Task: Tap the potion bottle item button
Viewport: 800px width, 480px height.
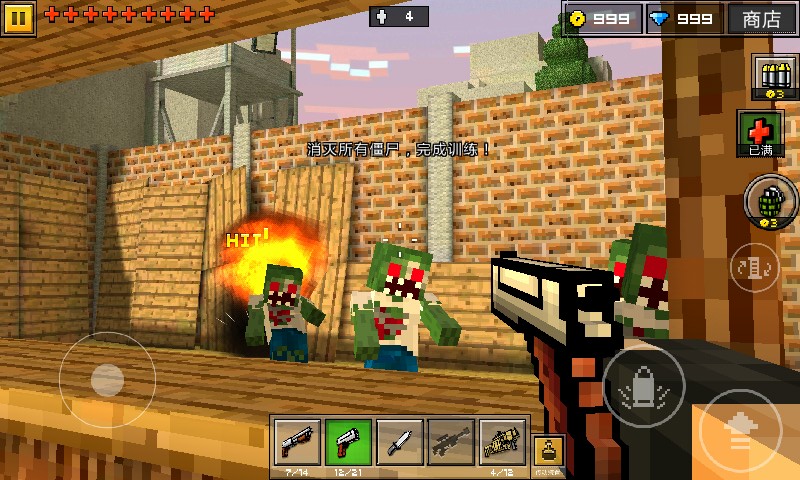Action: click(x=550, y=448)
